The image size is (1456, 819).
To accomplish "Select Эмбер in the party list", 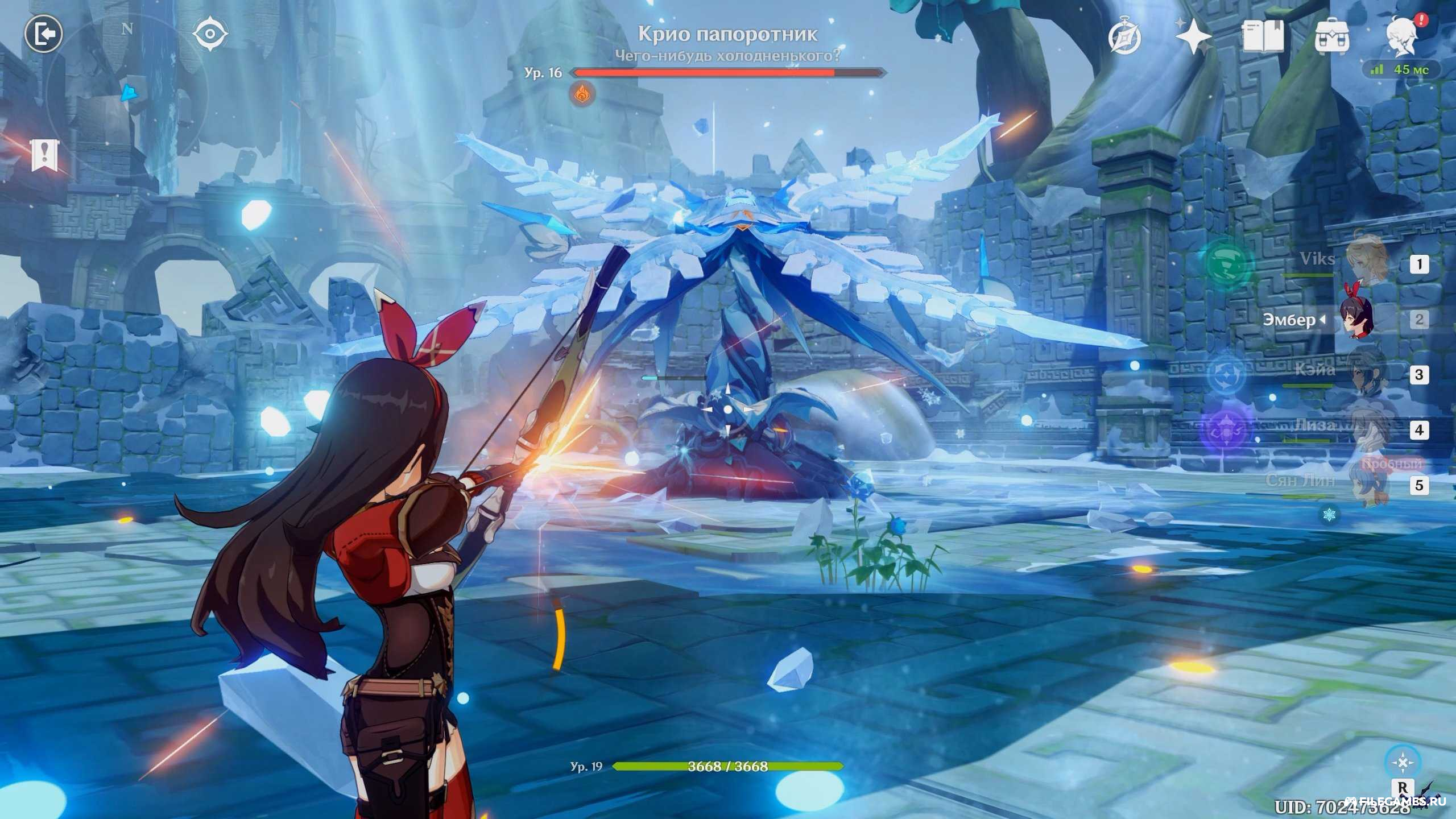I will [1356, 320].
